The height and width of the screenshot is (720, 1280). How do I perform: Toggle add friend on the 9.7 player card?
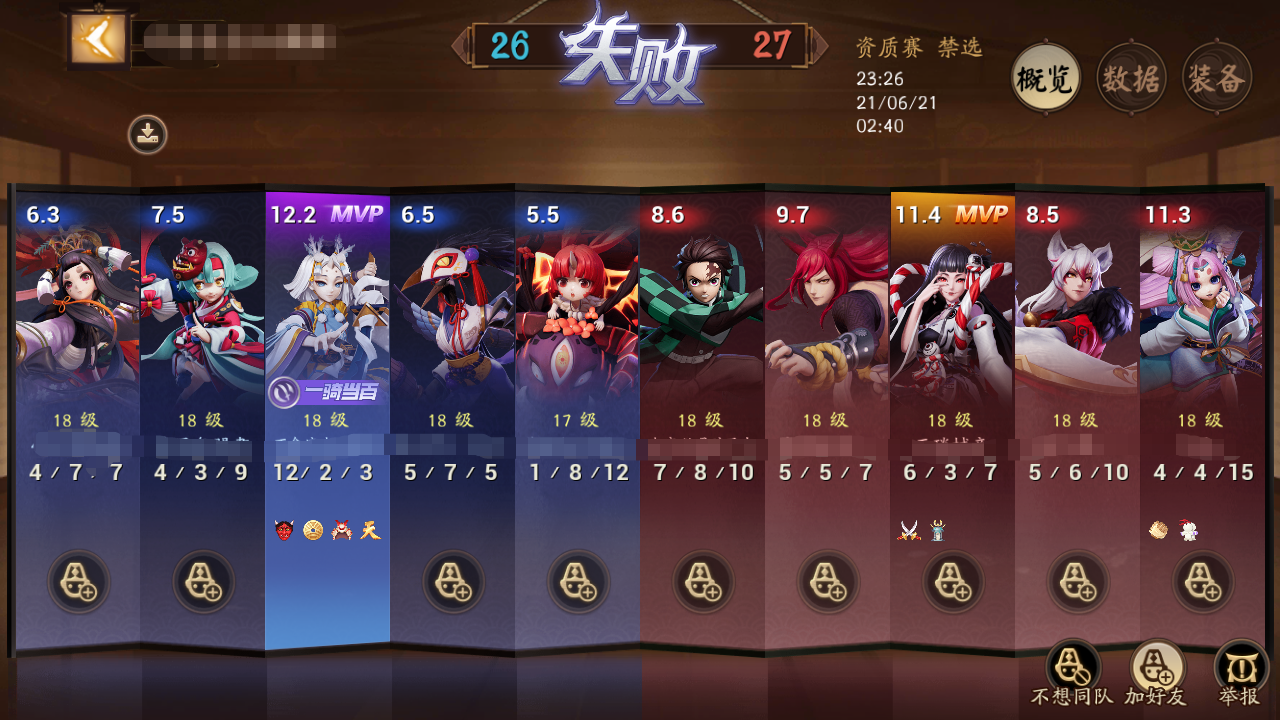pos(826,583)
